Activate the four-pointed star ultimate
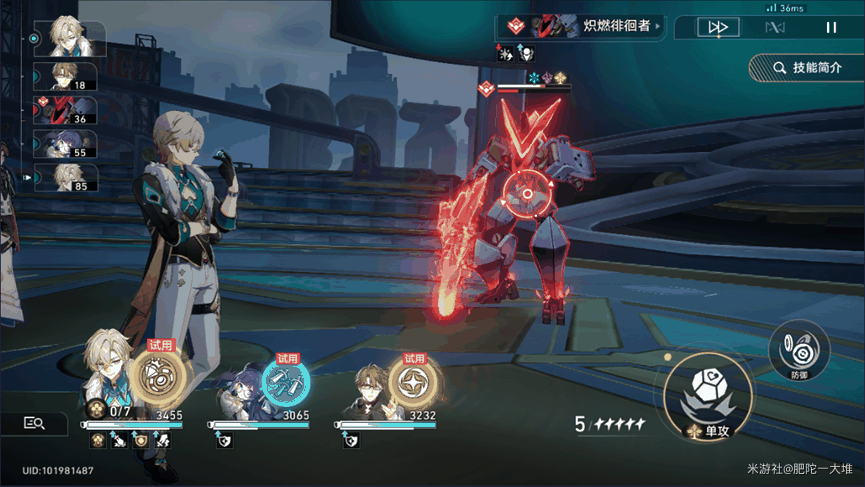 point(410,380)
